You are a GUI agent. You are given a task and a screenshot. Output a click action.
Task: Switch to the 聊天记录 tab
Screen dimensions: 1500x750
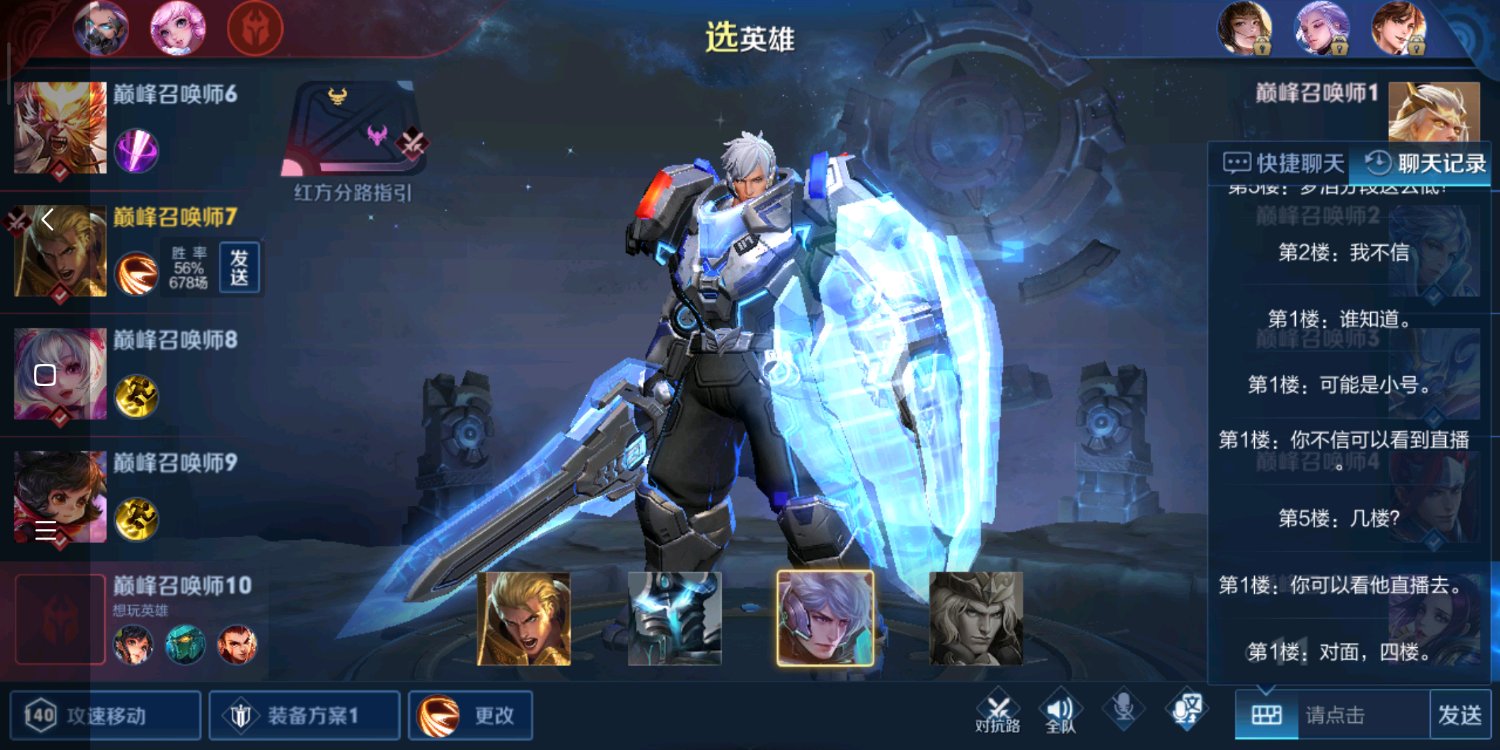[x=1424, y=163]
